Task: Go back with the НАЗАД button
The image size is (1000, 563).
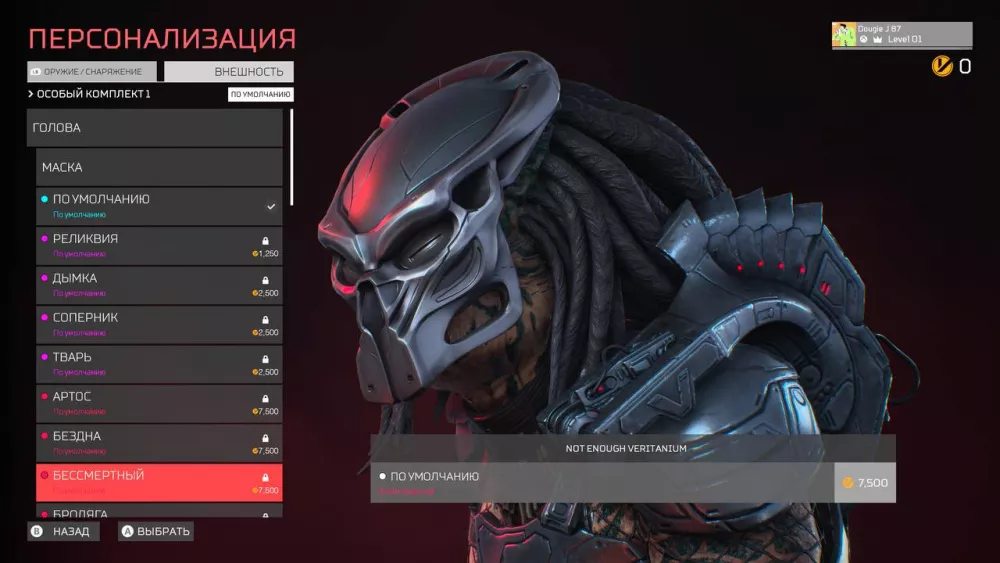Action: coord(62,531)
